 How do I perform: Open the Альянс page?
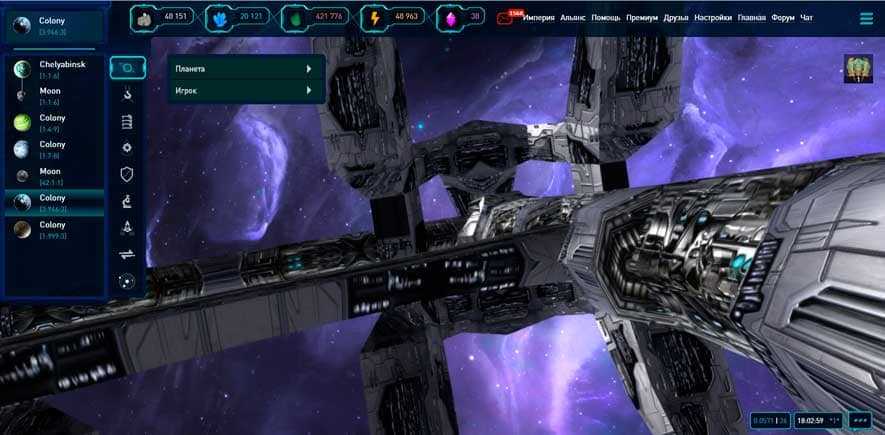tap(573, 18)
